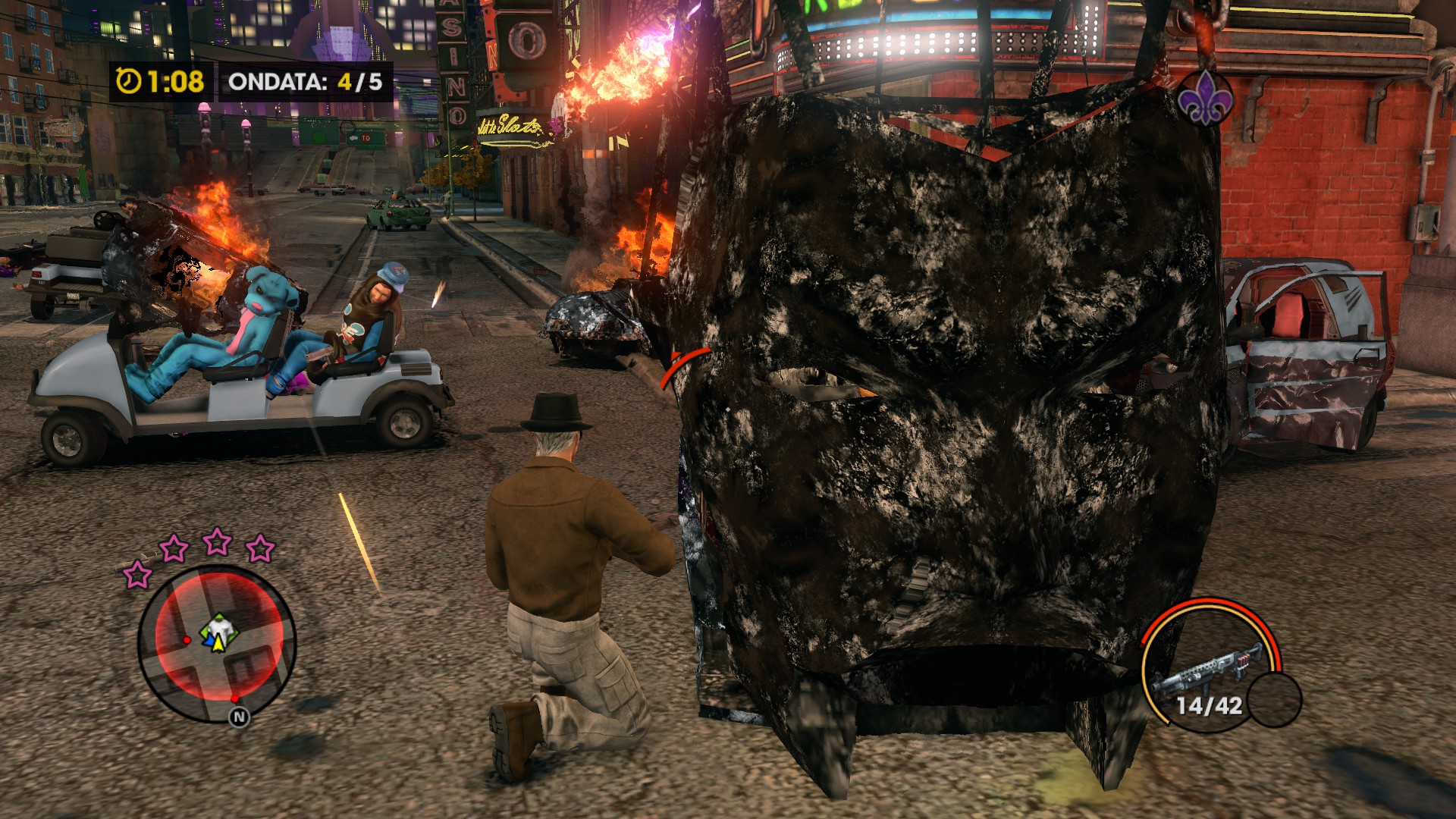Click the empty grenade slot circle
Image resolution: width=1456 pixels, height=819 pixels.
point(1274,699)
